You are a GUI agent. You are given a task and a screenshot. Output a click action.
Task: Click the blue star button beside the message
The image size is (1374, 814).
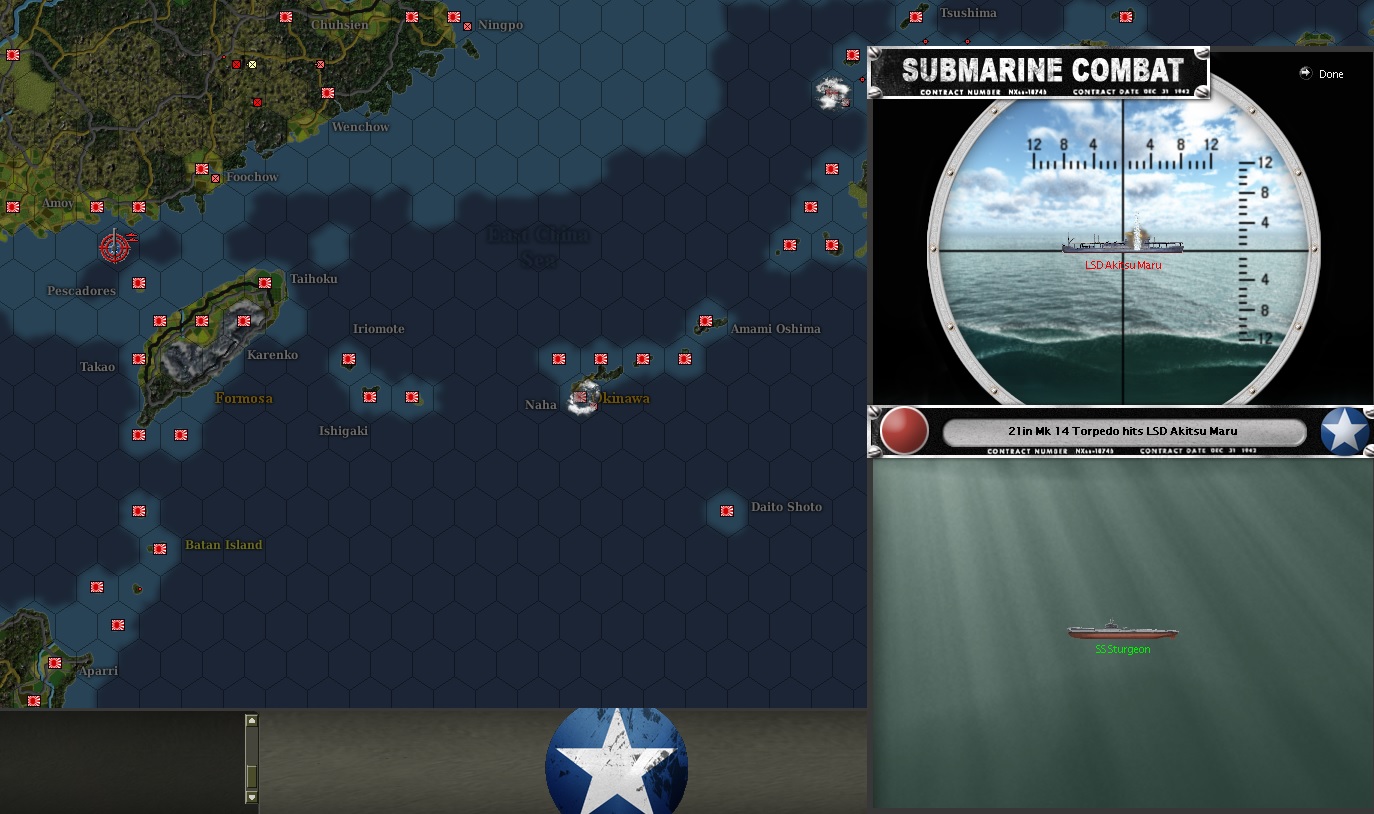pyautogui.click(x=1345, y=431)
